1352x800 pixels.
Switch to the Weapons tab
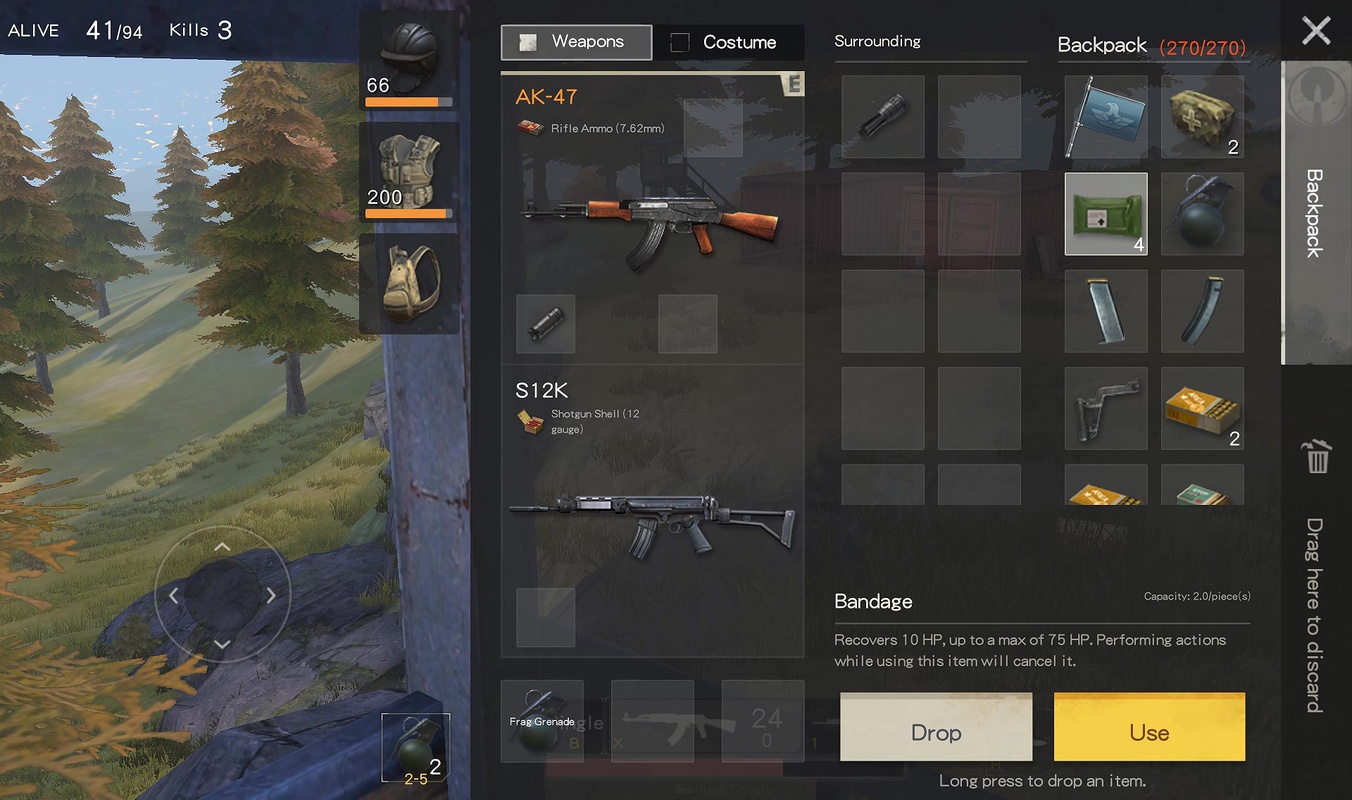(x=576, y=42)
